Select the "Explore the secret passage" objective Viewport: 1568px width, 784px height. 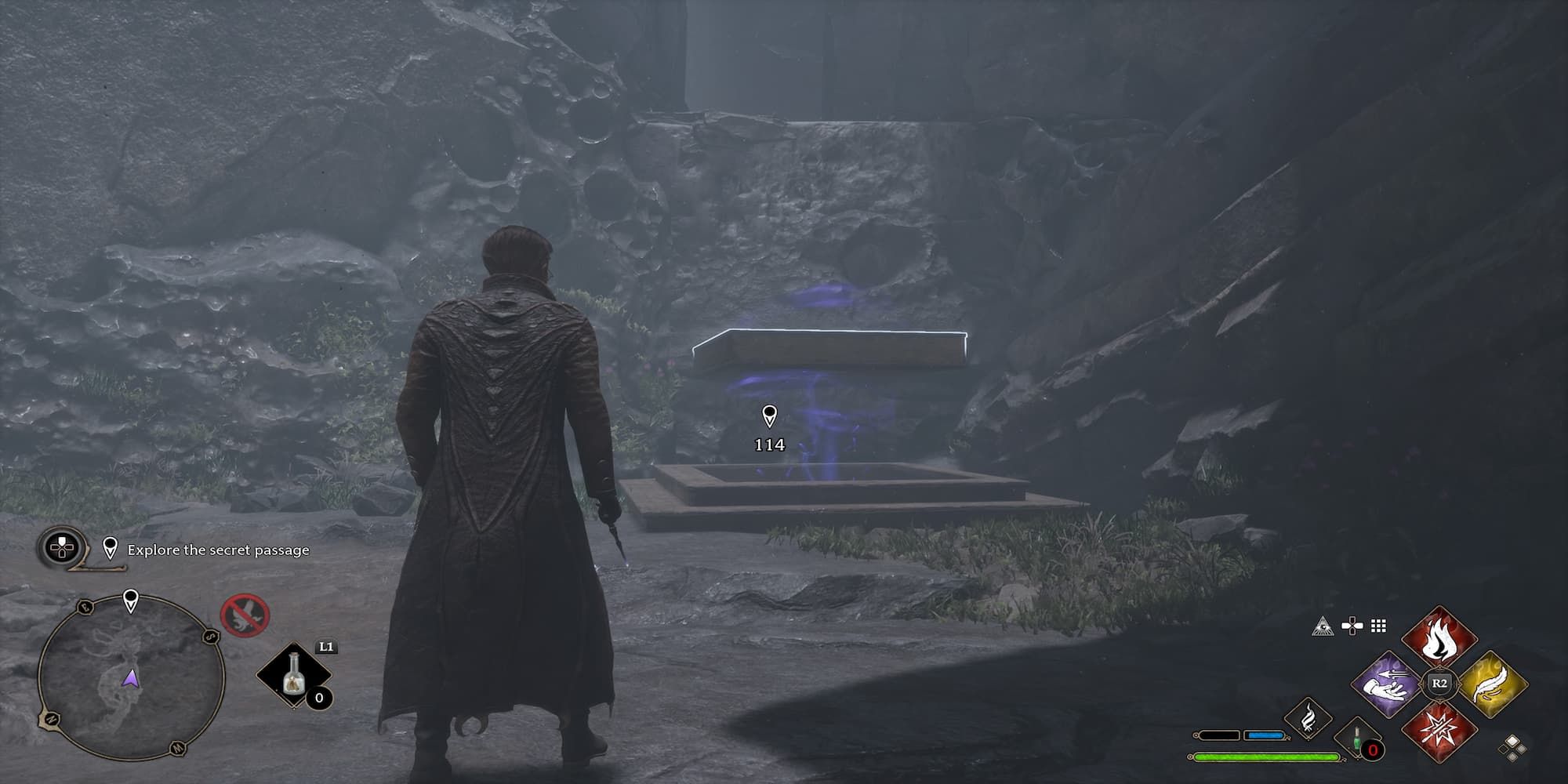tap(218, 550)
